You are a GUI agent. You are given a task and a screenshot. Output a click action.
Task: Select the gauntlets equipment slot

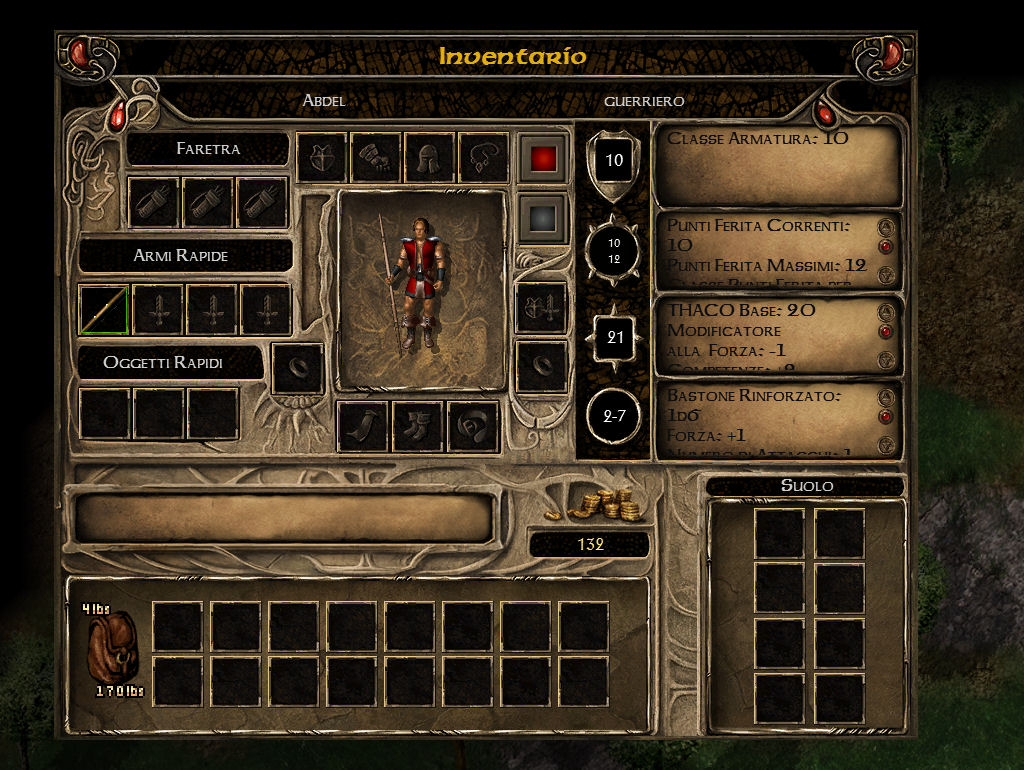[376, 158]
